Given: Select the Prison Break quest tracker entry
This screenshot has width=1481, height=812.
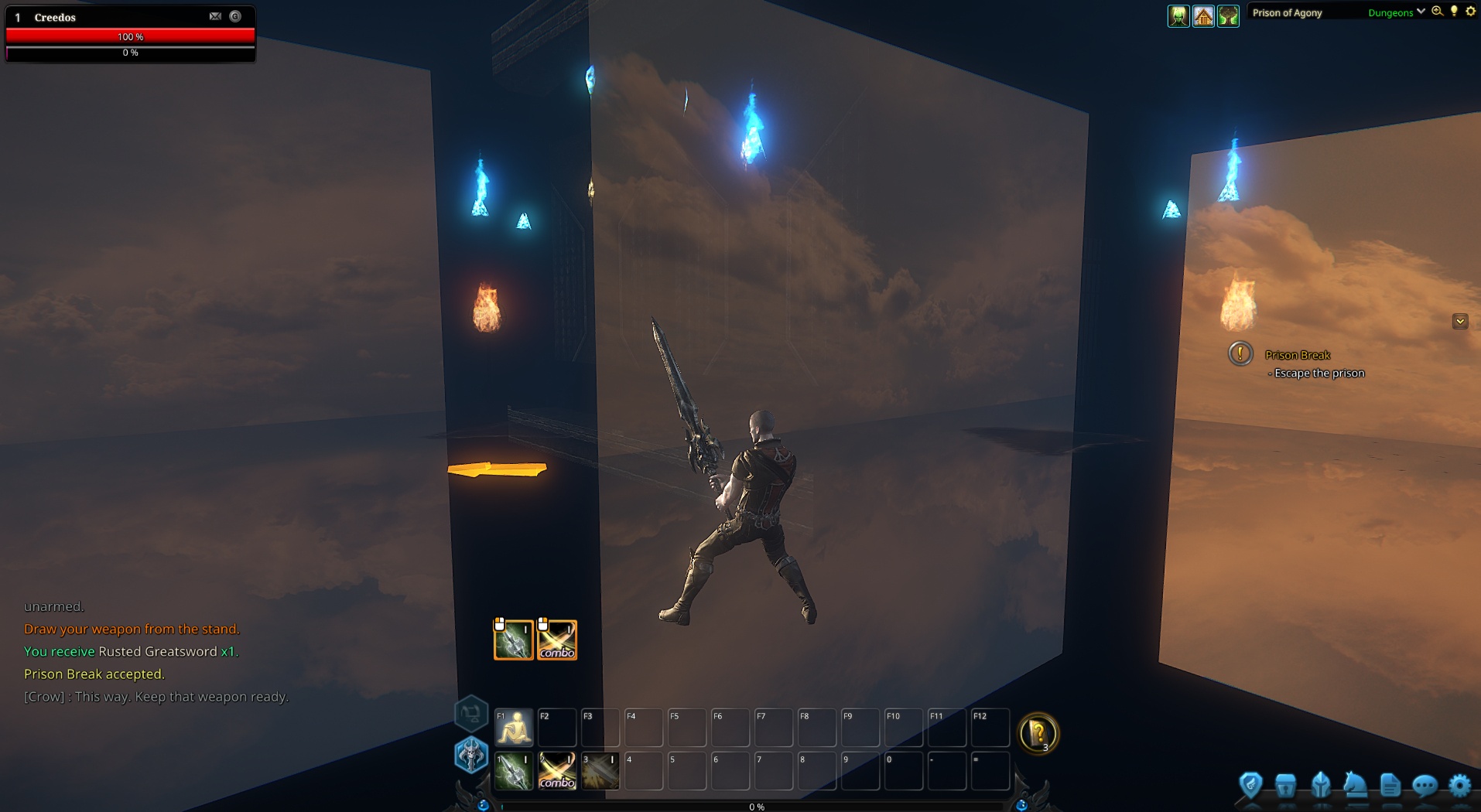Looking at the screenshot, I should coord(1297,355).
